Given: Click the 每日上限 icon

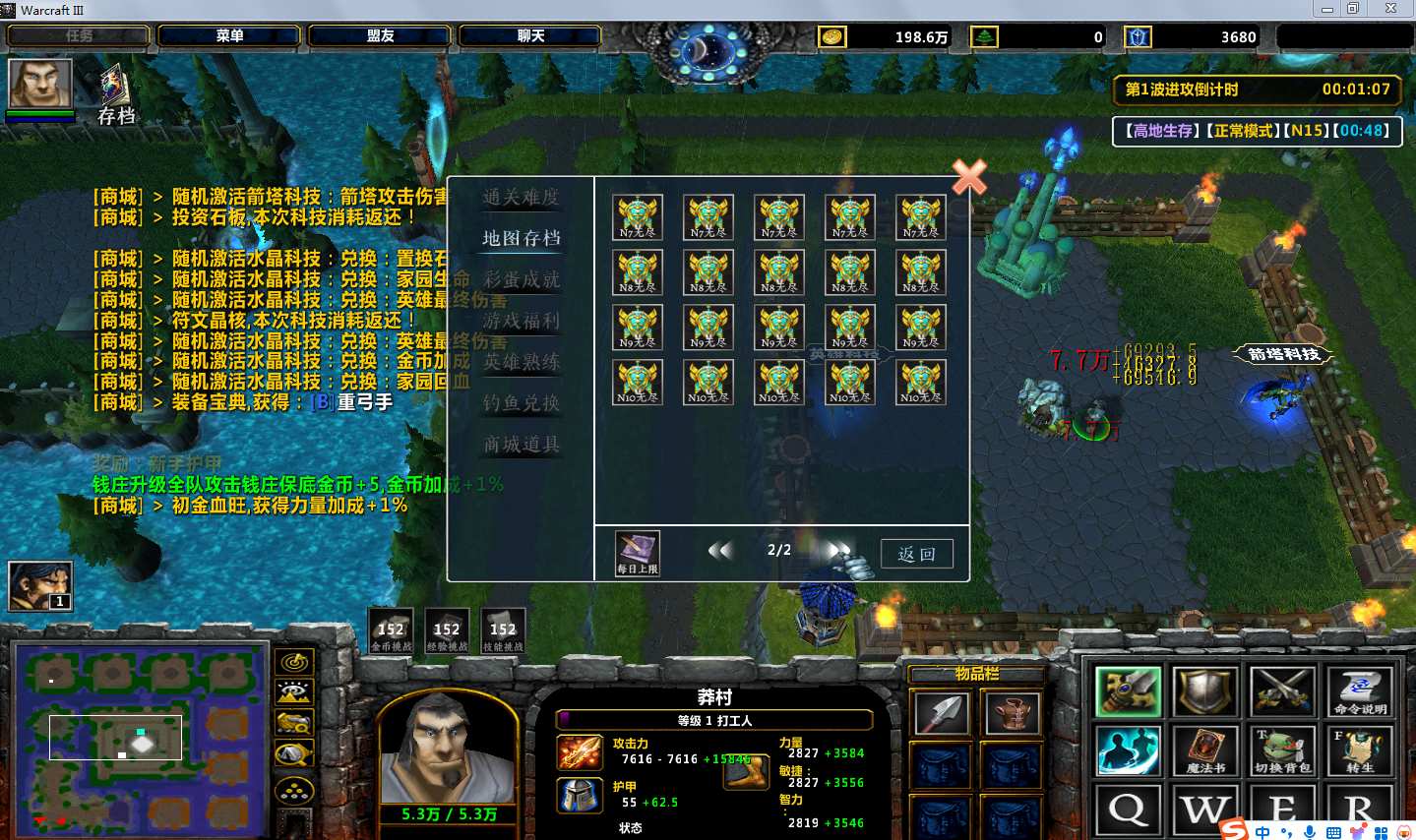Looking at the screenshot, I should tap(637, 553).
